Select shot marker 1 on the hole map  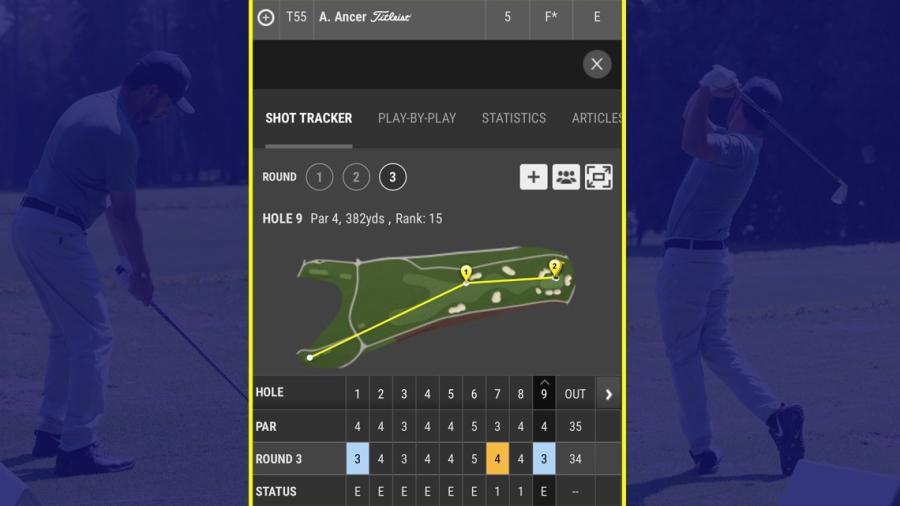(465, 272)
